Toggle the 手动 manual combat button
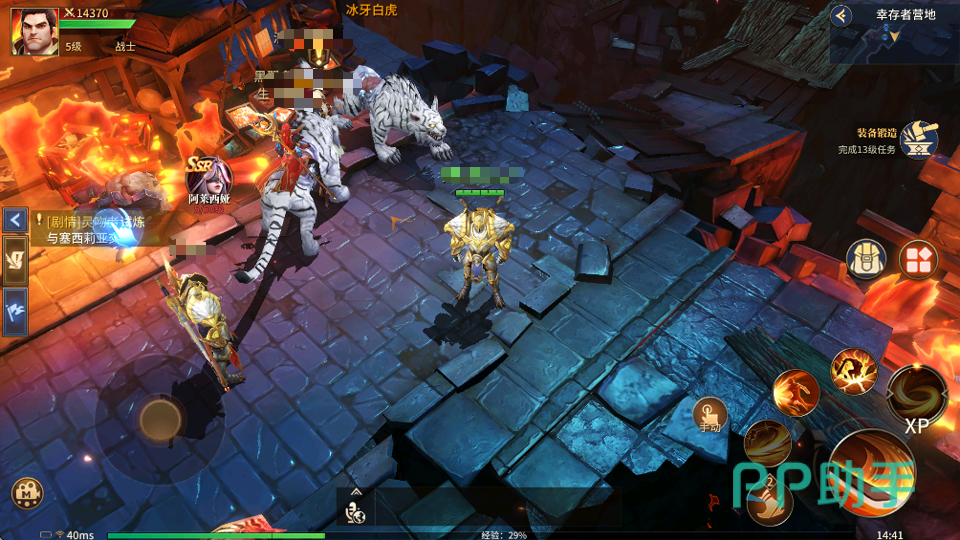 click(x=710, y=414)
